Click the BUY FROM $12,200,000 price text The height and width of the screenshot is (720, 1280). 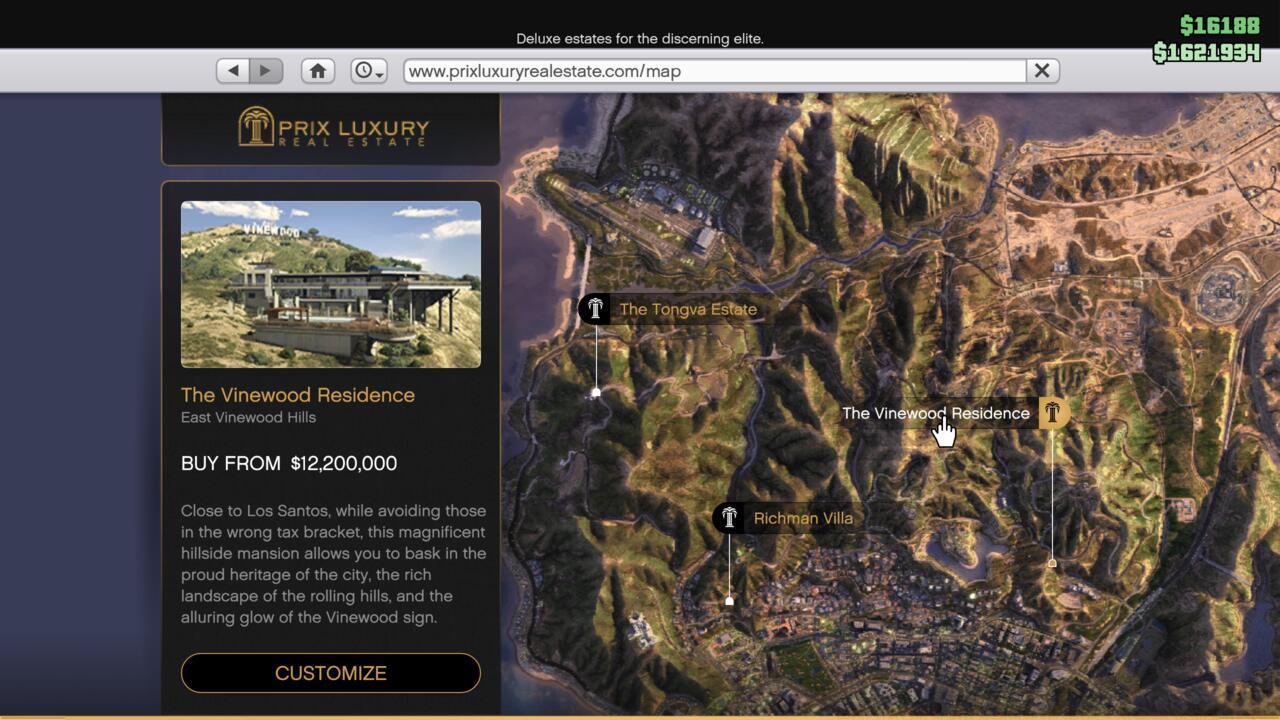[289, 463]
